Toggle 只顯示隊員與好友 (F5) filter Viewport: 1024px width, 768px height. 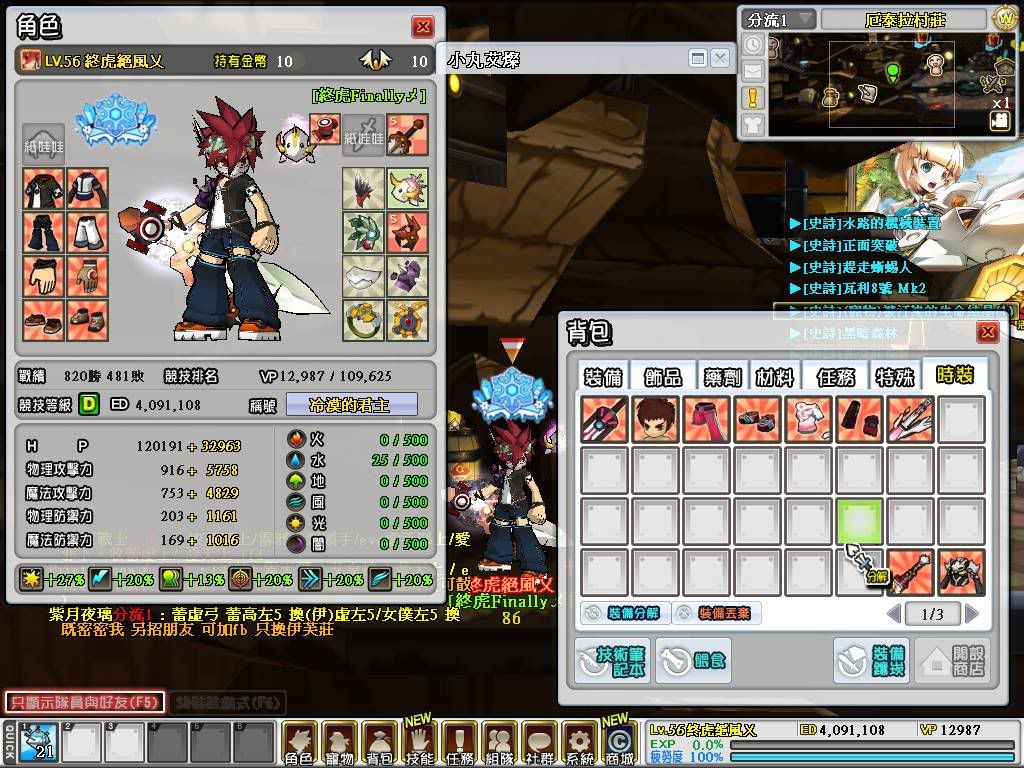(82, 702)
